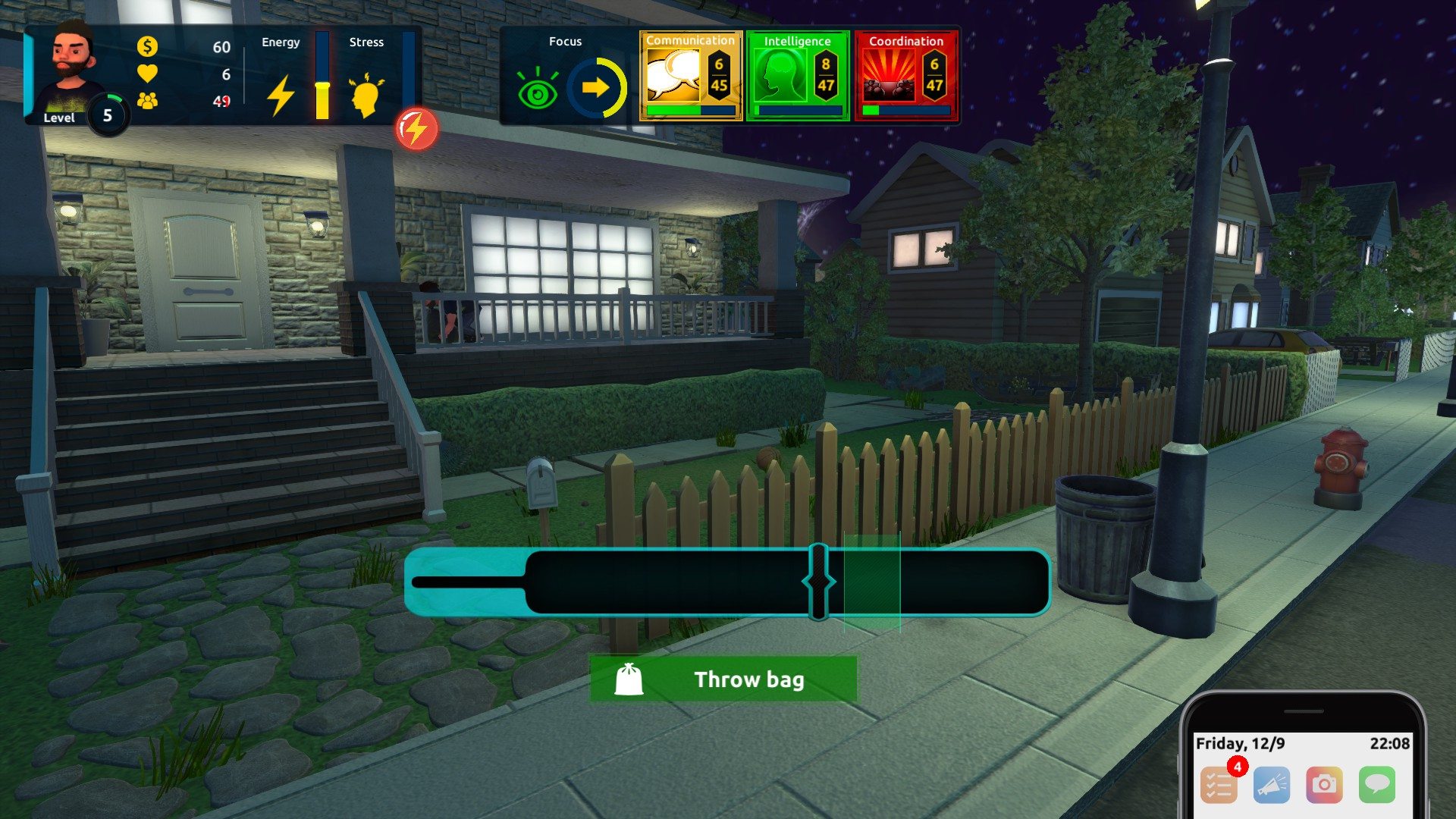The image size is (1456, 819).
Task: Click the throw timing marker handle
Action: coord(818,582)
